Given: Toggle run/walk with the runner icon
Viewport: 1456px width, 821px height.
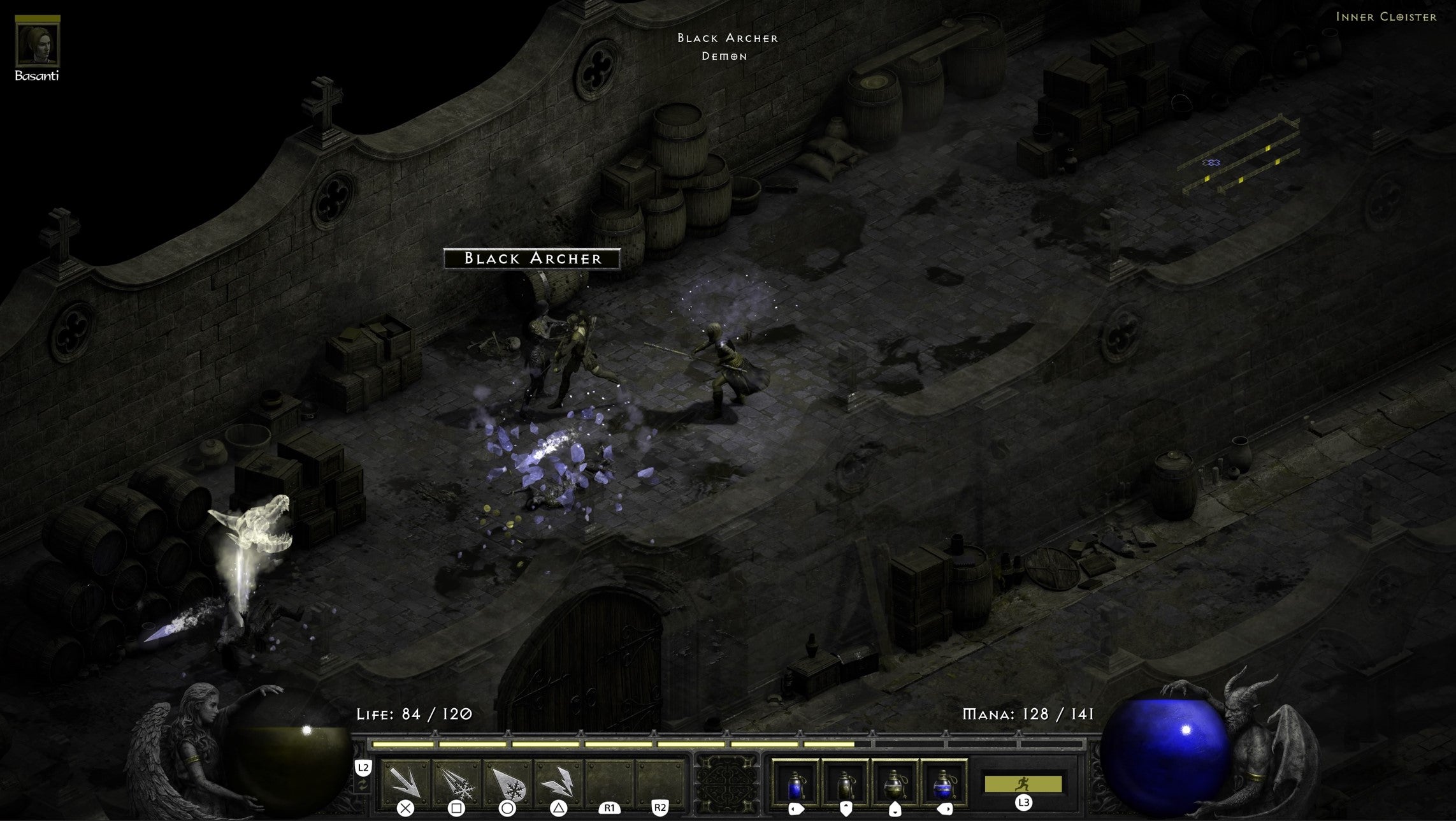Looking at the screenshot, I should 1024,783.
